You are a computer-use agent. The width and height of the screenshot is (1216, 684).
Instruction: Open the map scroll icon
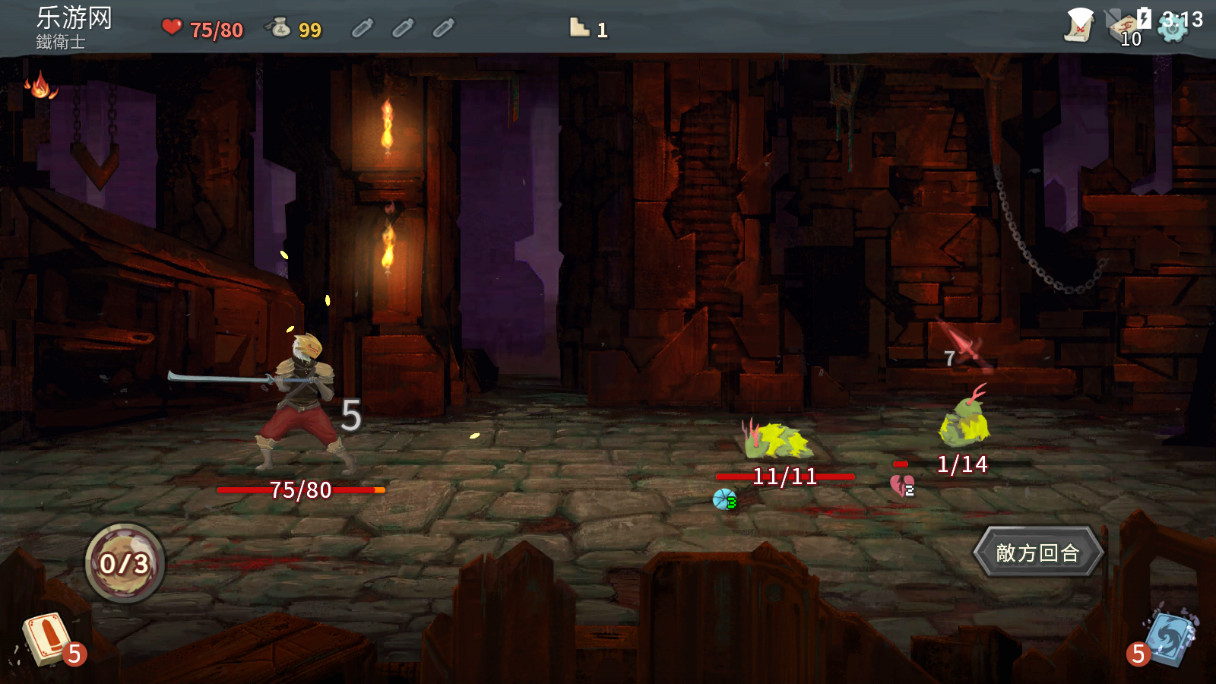(x=1079, y=24)
